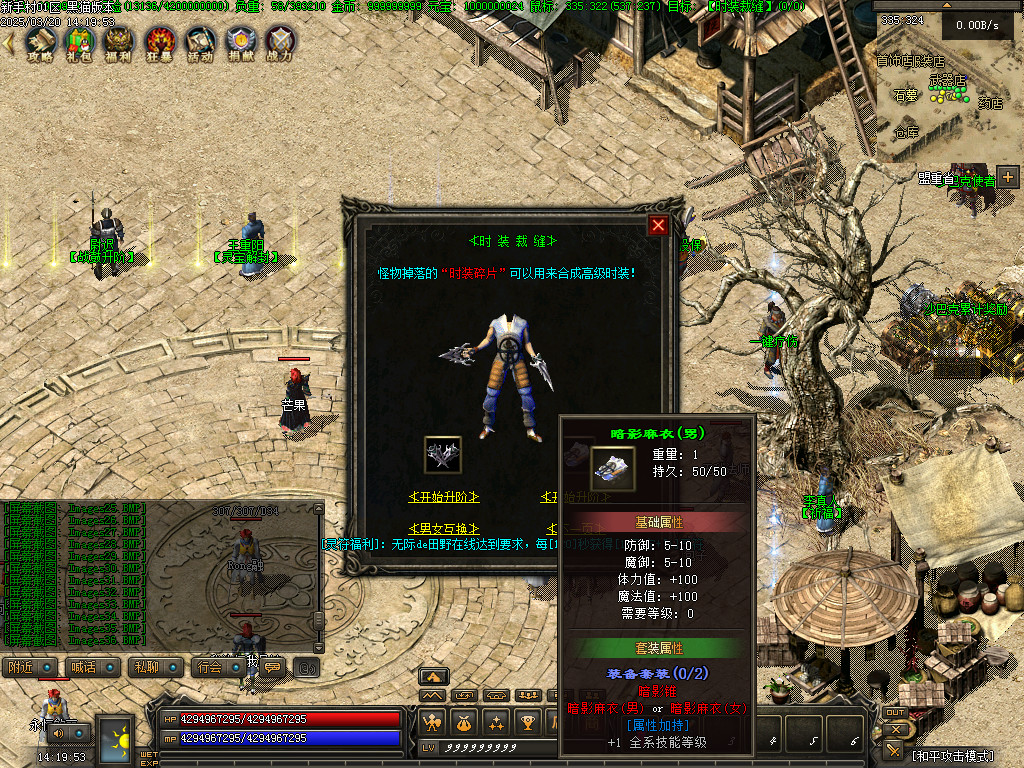Open the 战力 combat power icon

pos(282,41)
